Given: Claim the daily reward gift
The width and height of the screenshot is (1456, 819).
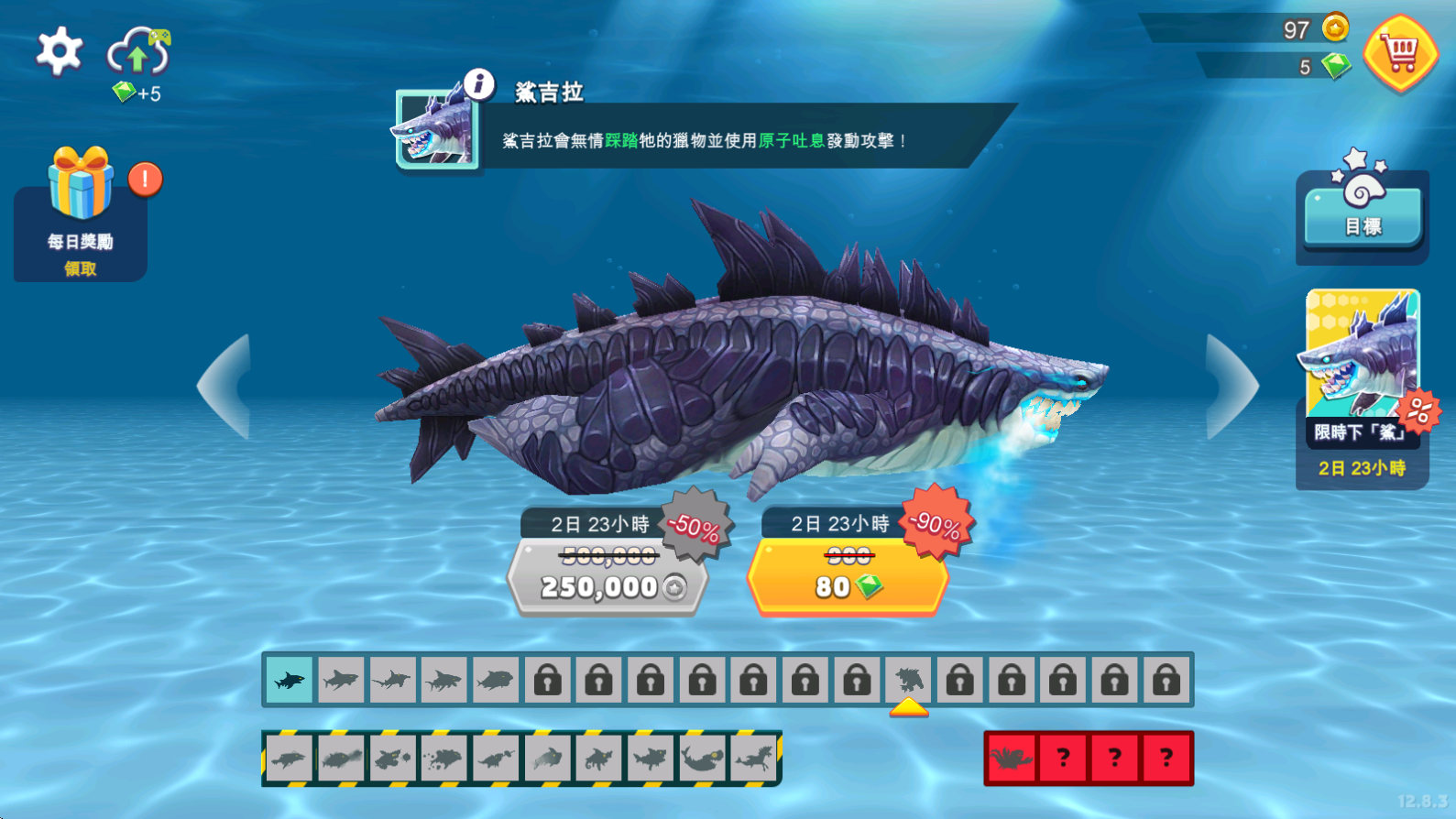Looking at the screenshot, I should click(81, 213).
